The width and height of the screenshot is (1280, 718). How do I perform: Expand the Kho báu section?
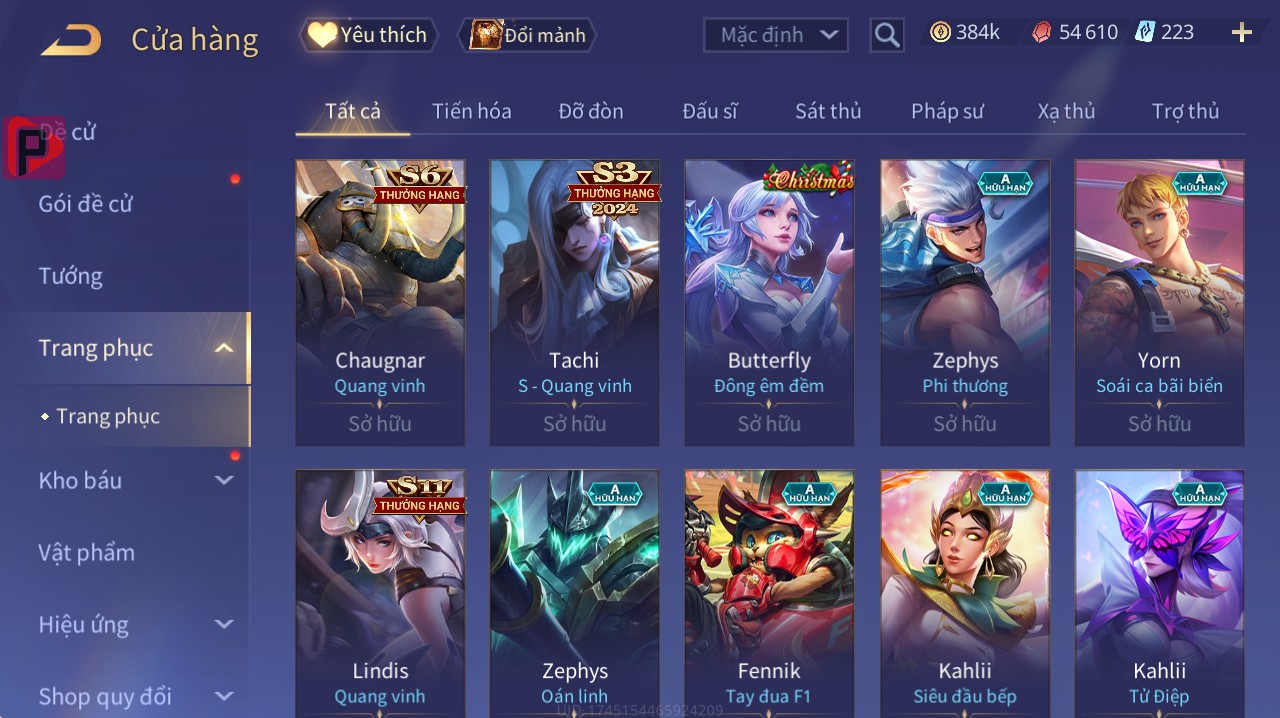tap(135, 480)
